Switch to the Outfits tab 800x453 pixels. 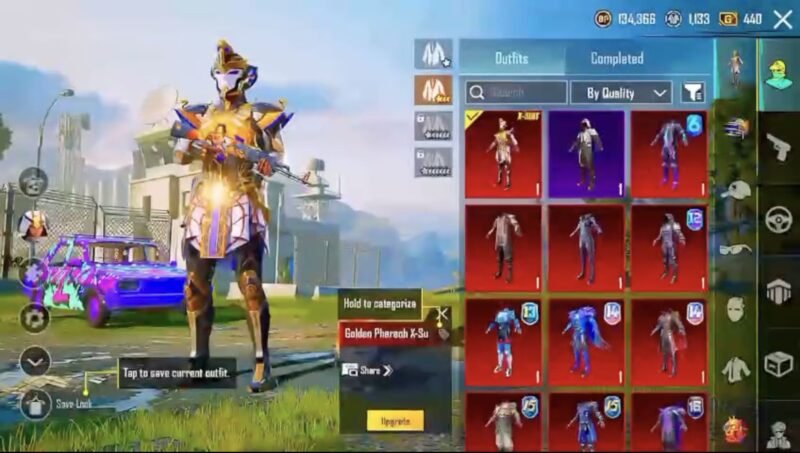coord(511,58)
